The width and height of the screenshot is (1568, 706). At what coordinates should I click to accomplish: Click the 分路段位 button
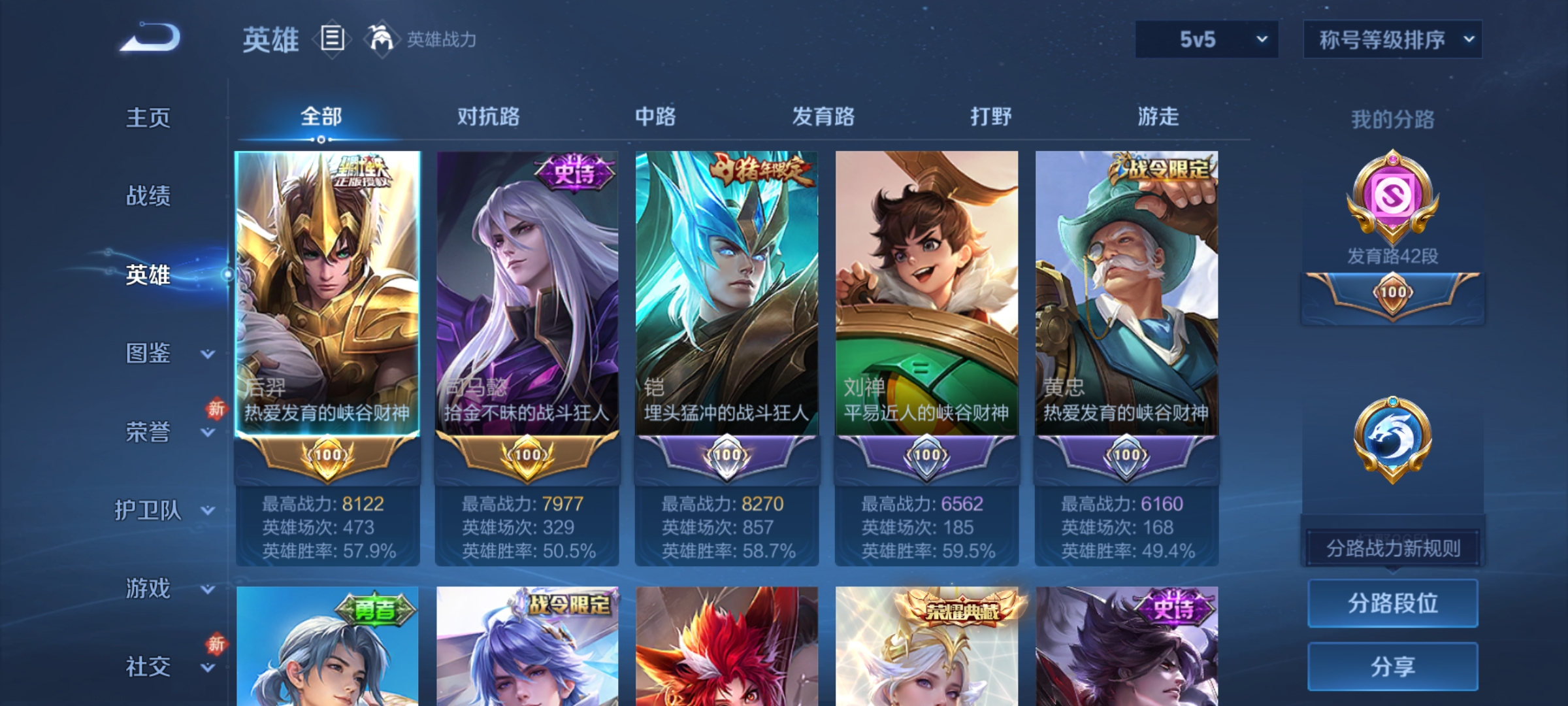pyautogui.click(x=1392, y=604)
